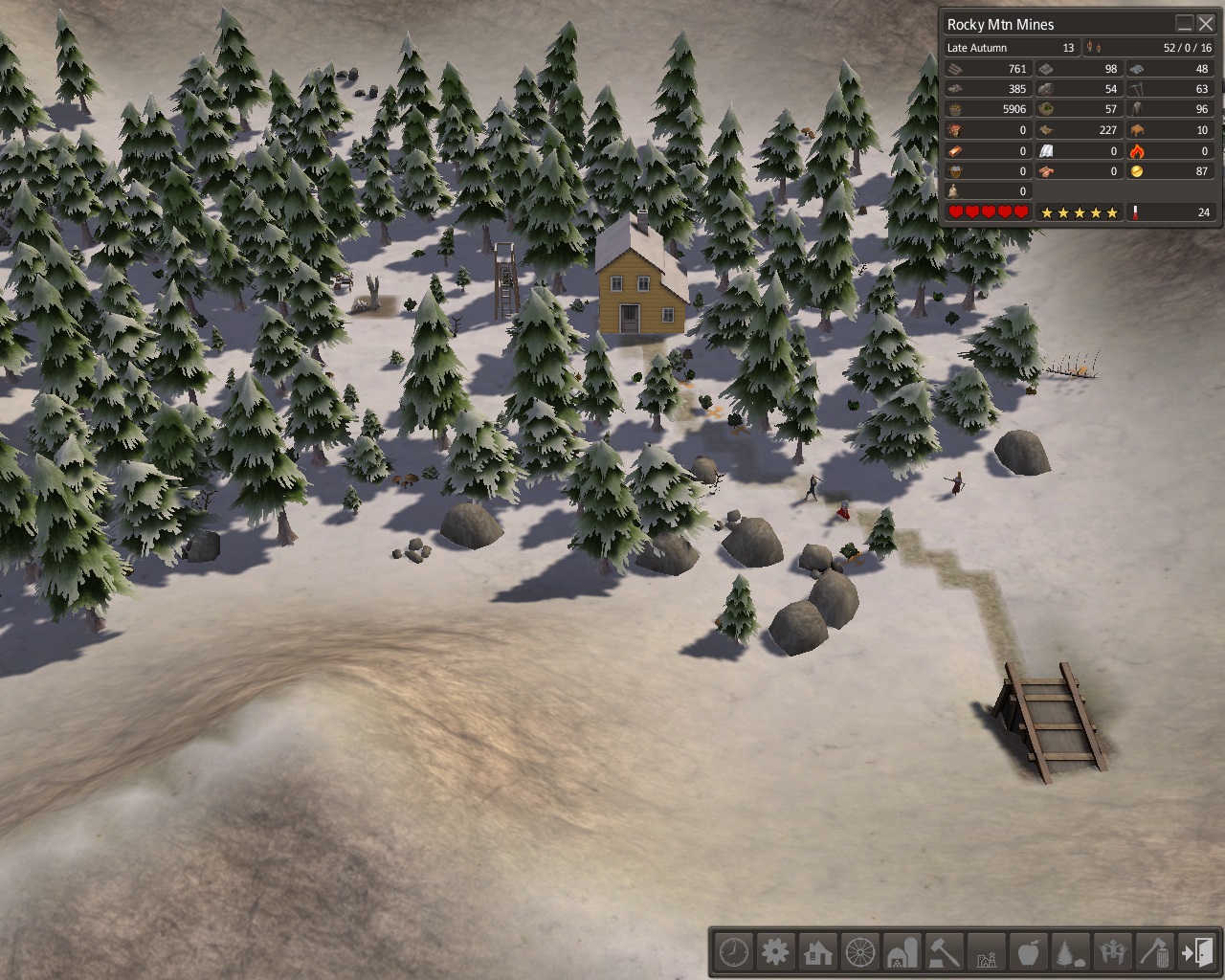Click the exit door main menu button

(1197, 952)
